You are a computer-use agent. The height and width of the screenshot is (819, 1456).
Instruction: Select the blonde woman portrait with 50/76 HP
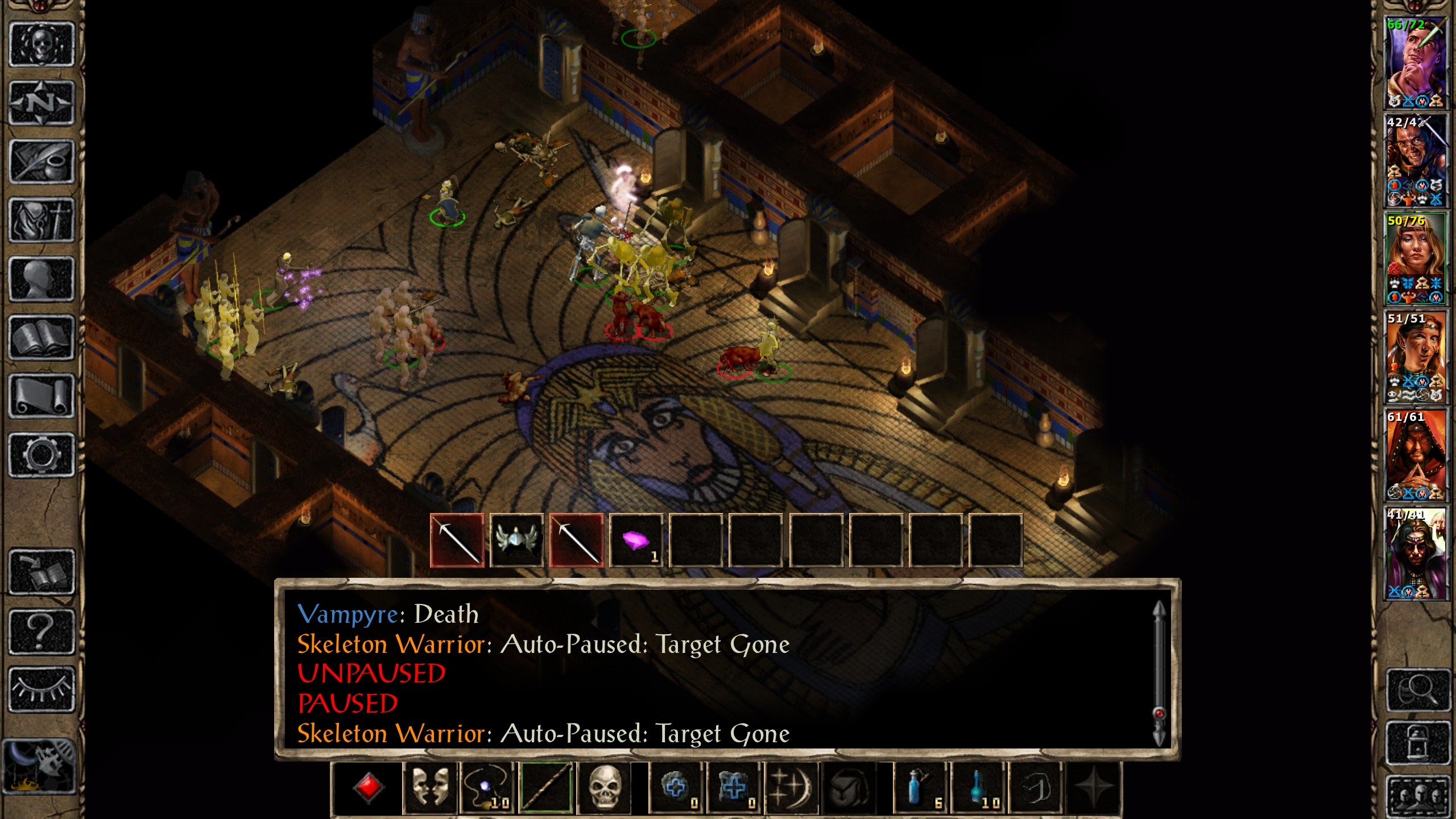tap(1416, 259)
